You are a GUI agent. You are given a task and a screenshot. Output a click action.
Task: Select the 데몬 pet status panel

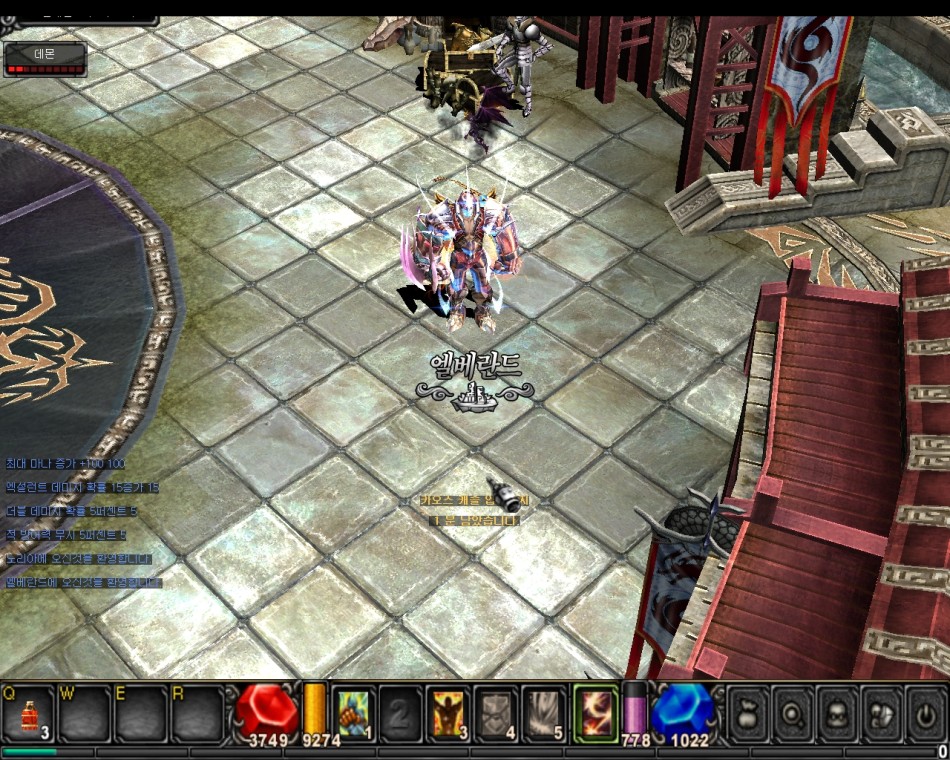click(45, 59)
